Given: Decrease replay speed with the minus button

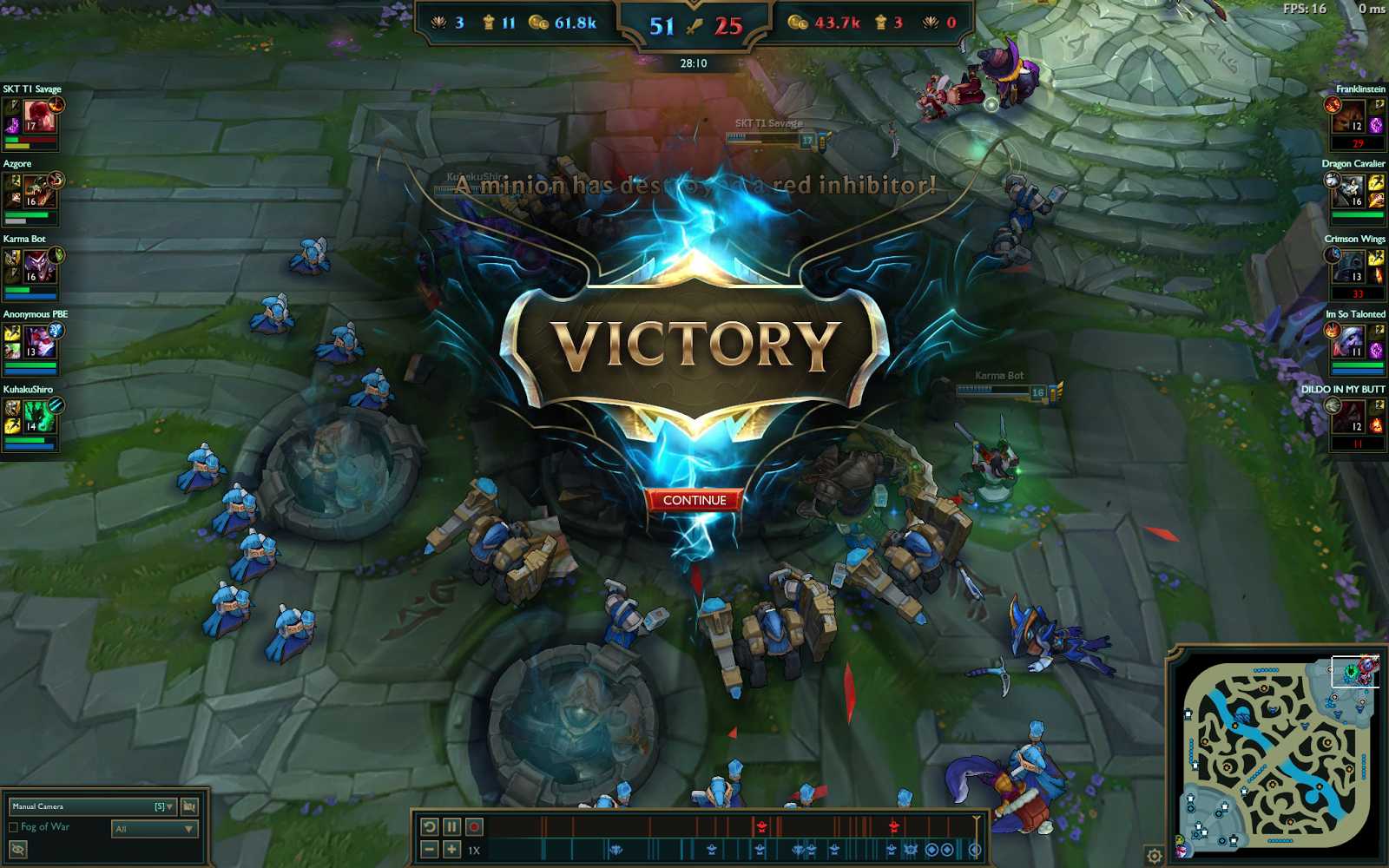Looking at the screenshot, I should click(429, 850).
